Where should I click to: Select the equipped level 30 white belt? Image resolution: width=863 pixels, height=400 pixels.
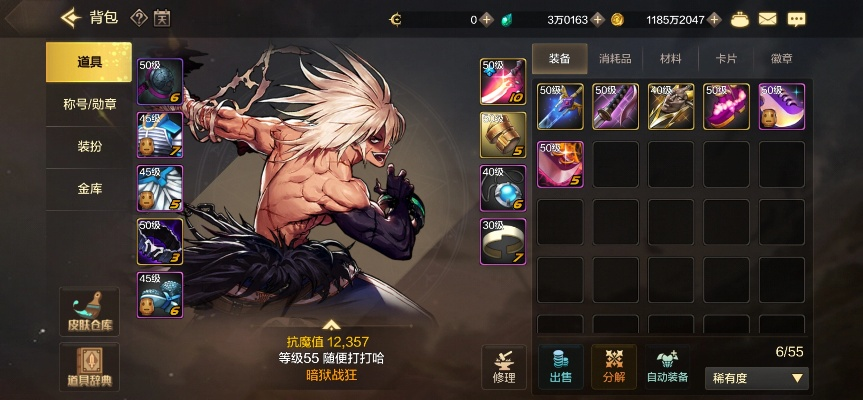503,241
